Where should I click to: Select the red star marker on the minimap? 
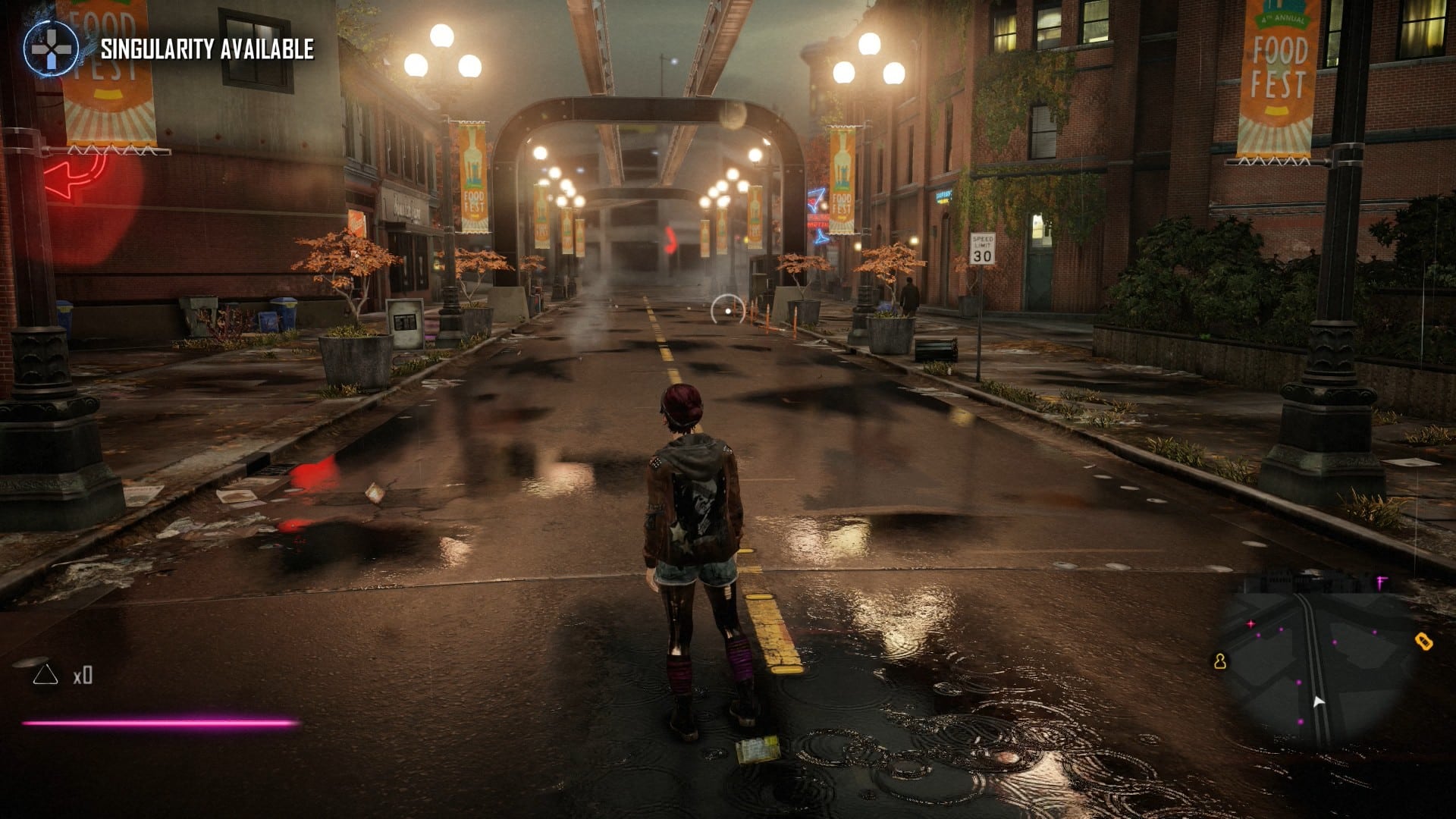pyautogui.click(x=1251, y=623)
